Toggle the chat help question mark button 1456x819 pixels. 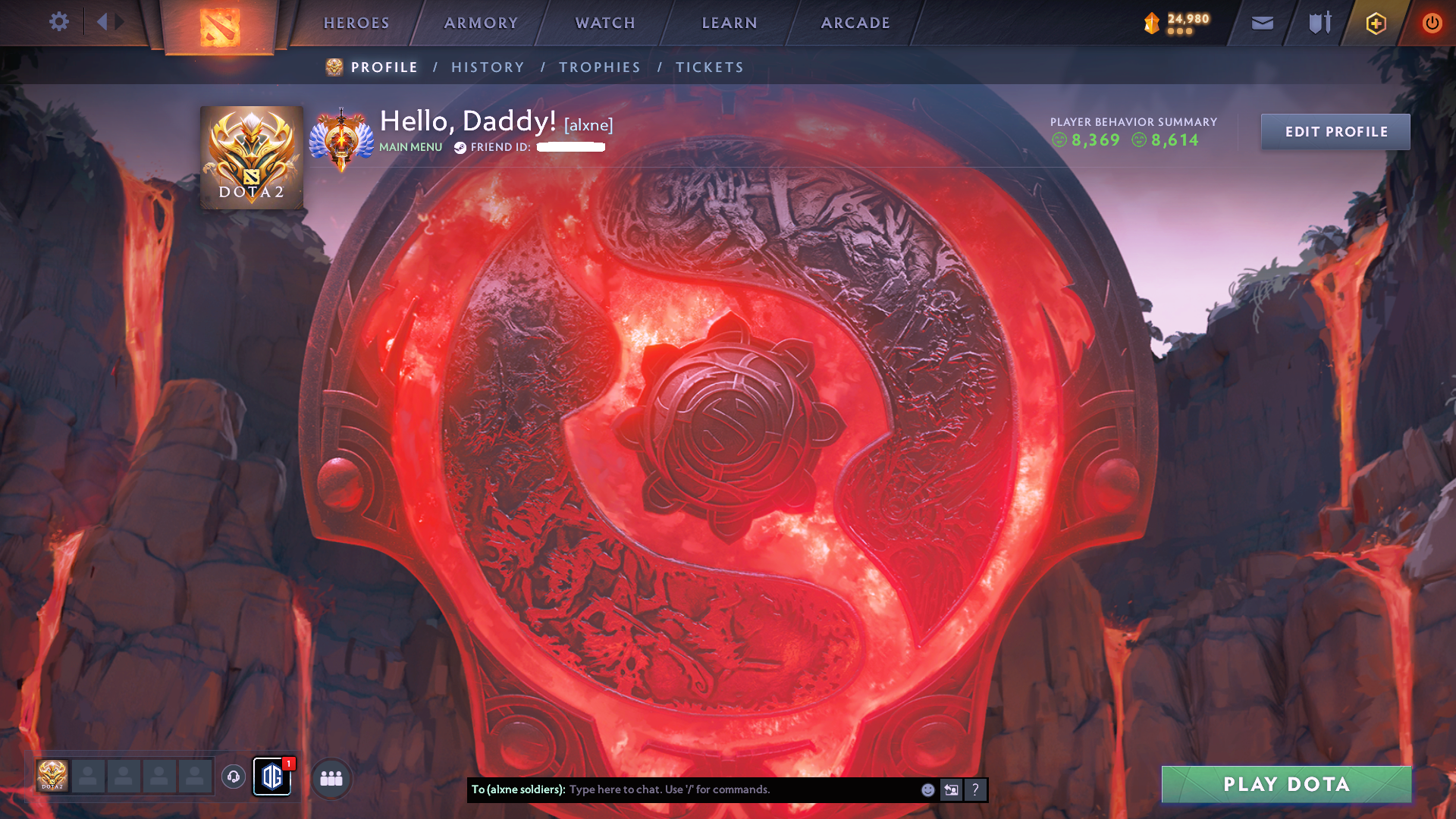(976, 790)
